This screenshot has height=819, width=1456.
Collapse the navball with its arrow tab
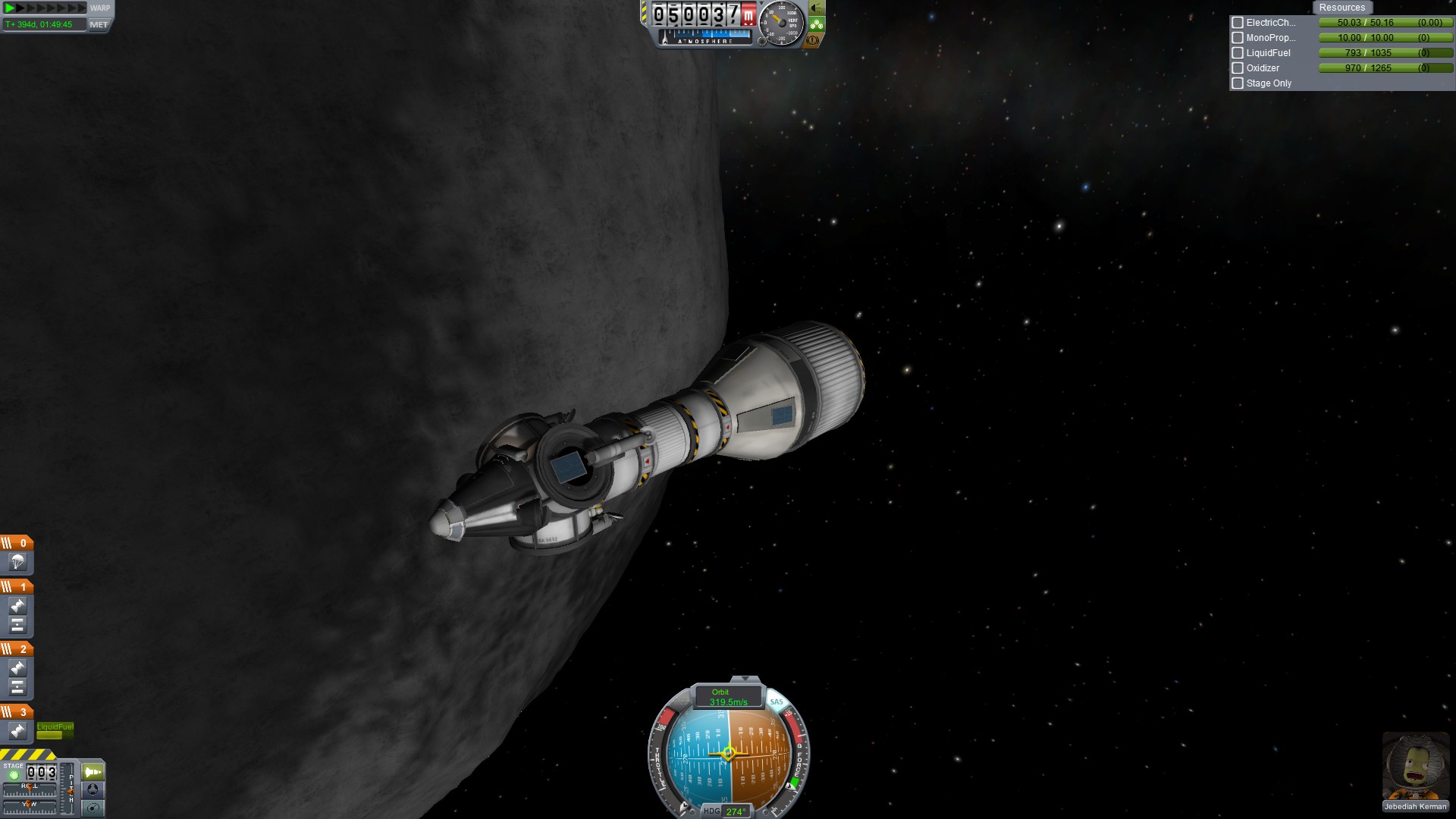coord(745,679)
